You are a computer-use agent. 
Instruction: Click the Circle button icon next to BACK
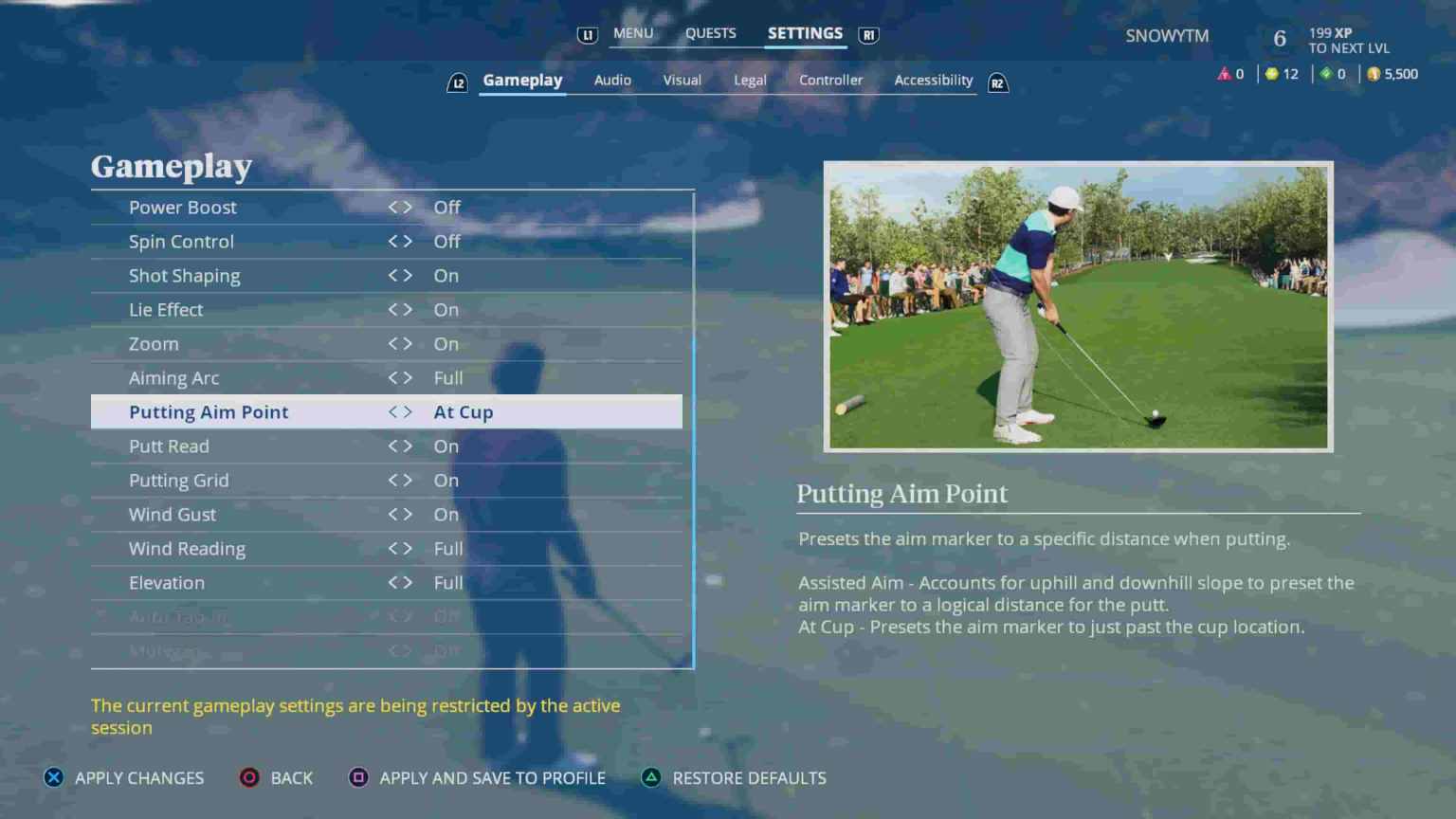[248, 777]
